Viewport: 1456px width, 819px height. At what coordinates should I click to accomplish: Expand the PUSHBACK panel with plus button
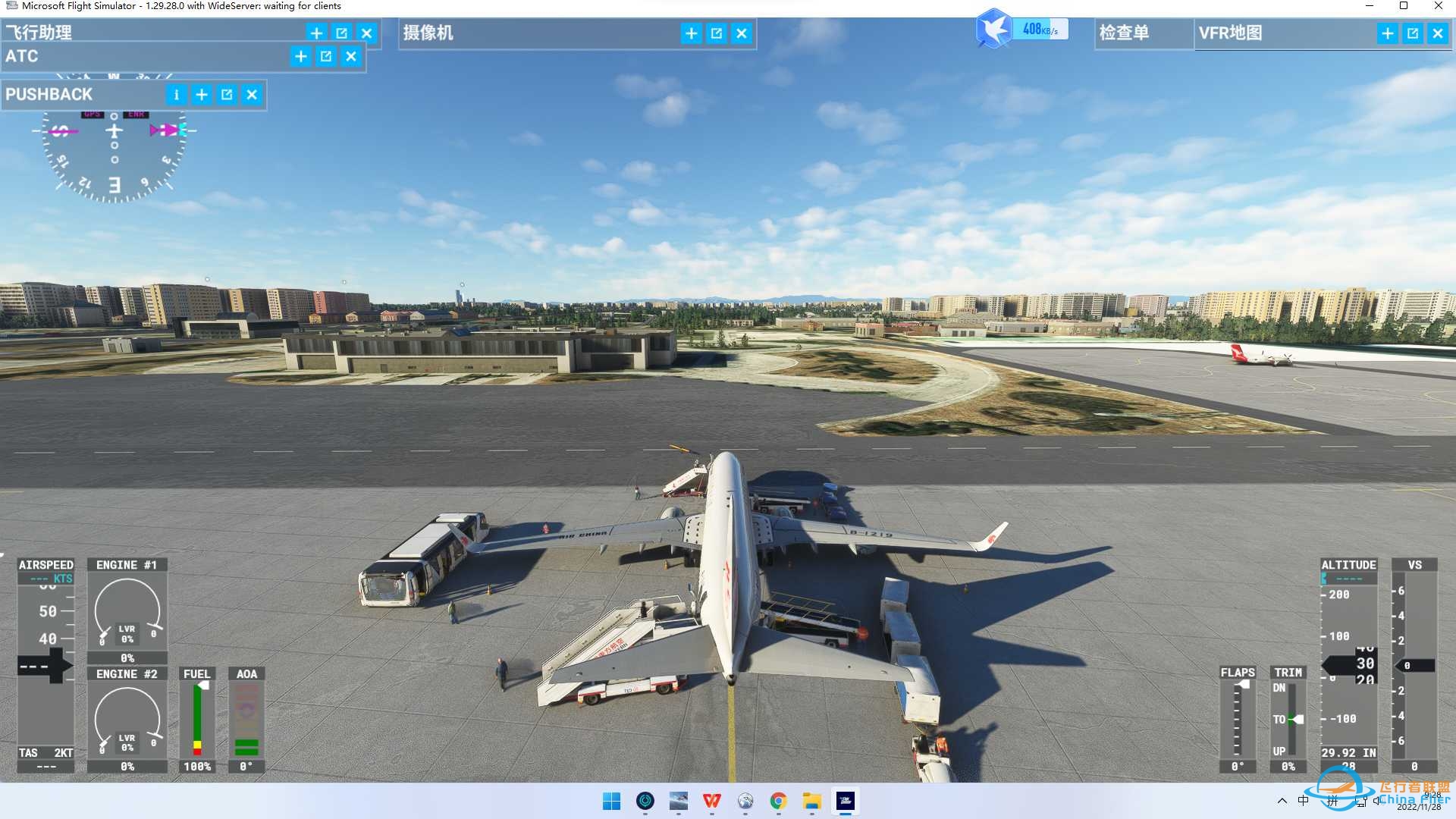(x=202, y=95)
